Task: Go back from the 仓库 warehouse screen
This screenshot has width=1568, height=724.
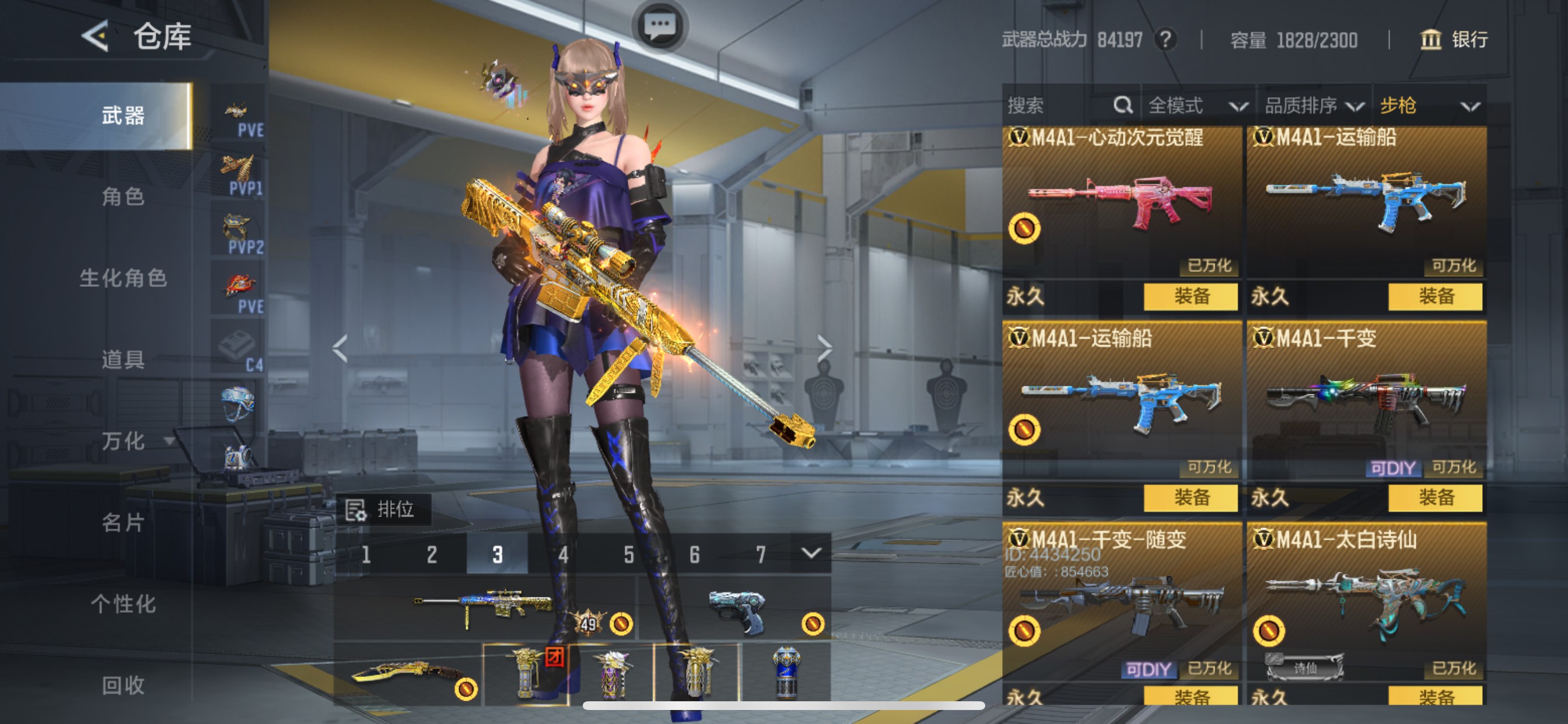Action: (x=96, y=37)
